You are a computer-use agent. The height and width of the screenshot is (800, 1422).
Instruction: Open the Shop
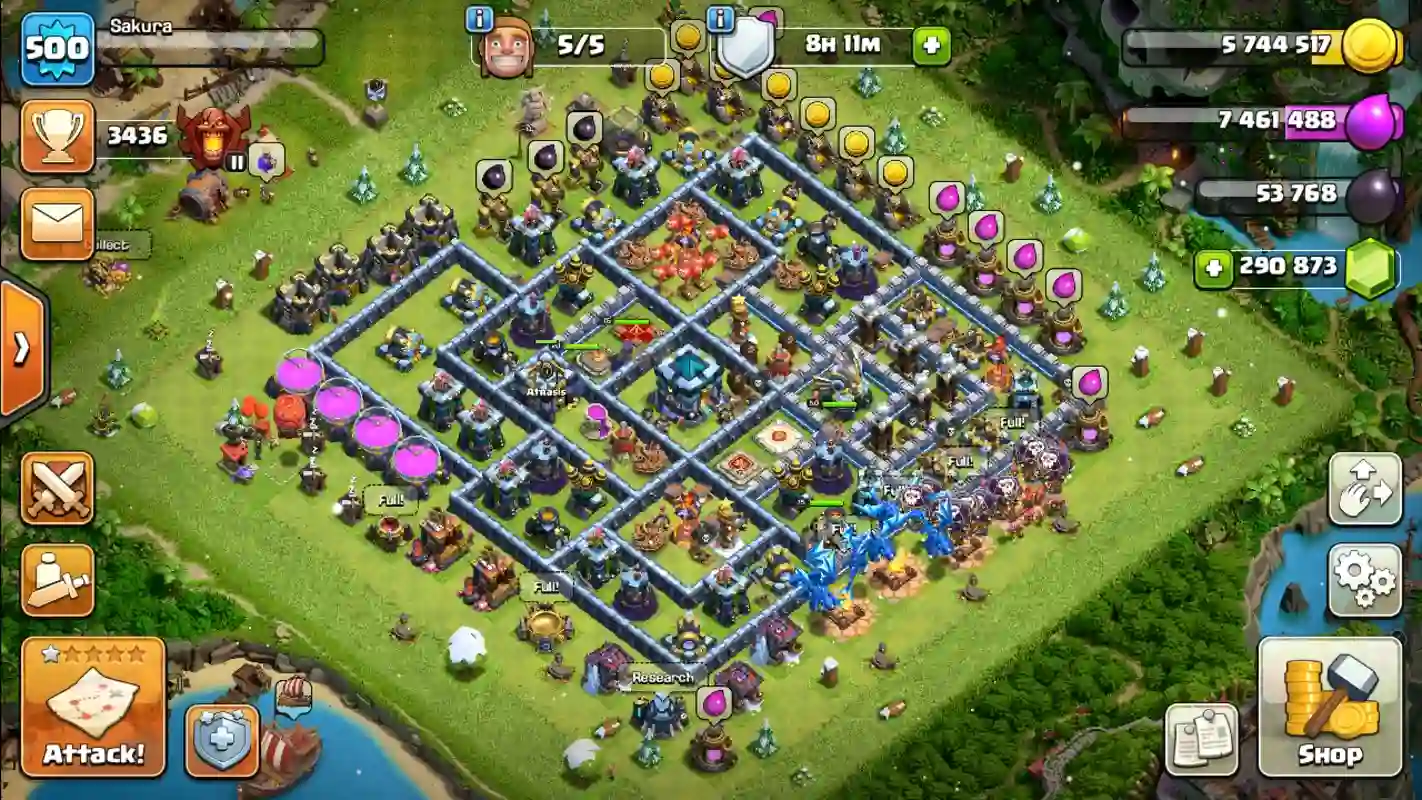coord(1329,707)
